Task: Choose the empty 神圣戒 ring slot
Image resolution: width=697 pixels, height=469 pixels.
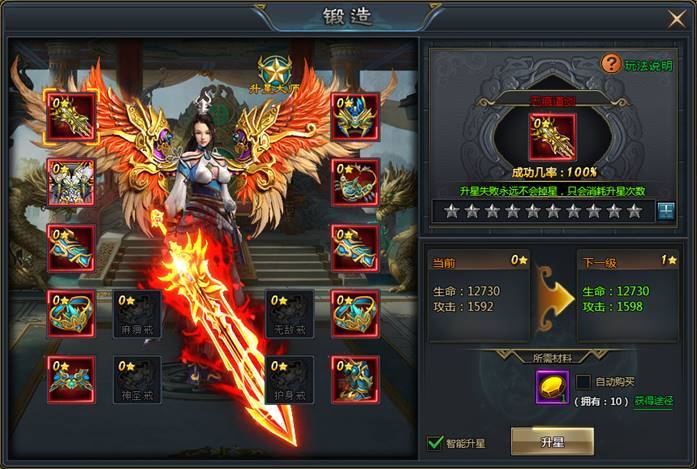Action: pyautogui.click(x=137, y=379)
